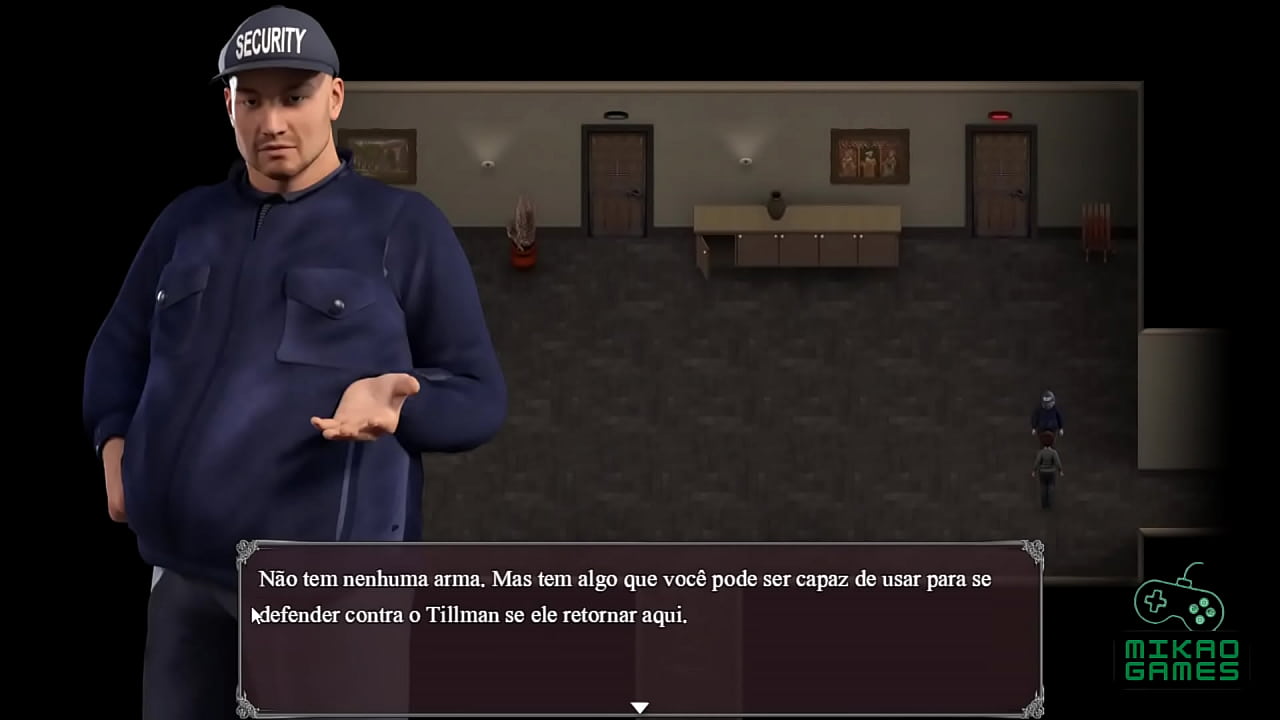Image resolution: width=1280 pixels, height=720 pixels.
Task: Click the continue arrow to advance dialogue
Action: point(639,707)
